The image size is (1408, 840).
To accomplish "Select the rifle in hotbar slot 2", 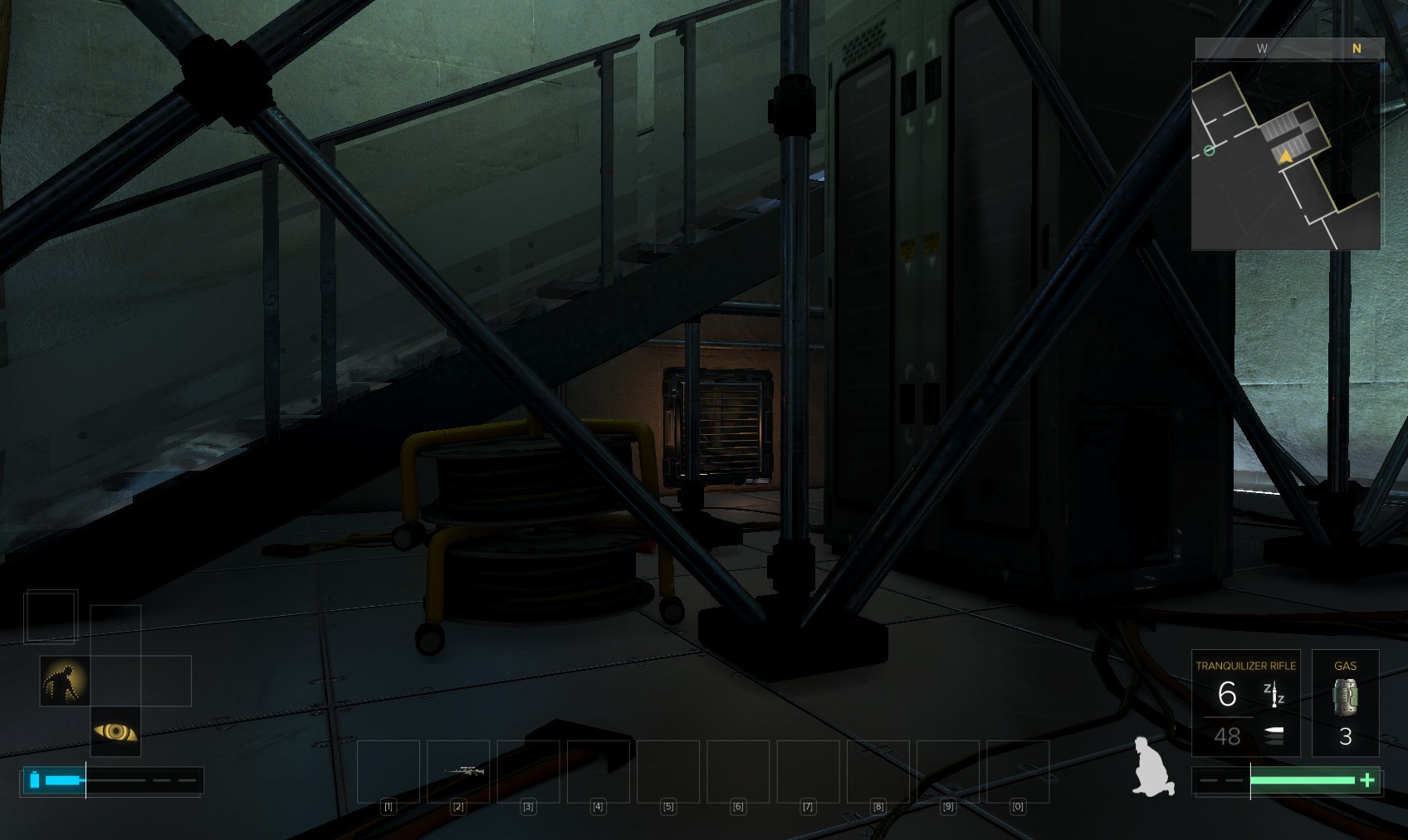I will (x=458, y=771).
